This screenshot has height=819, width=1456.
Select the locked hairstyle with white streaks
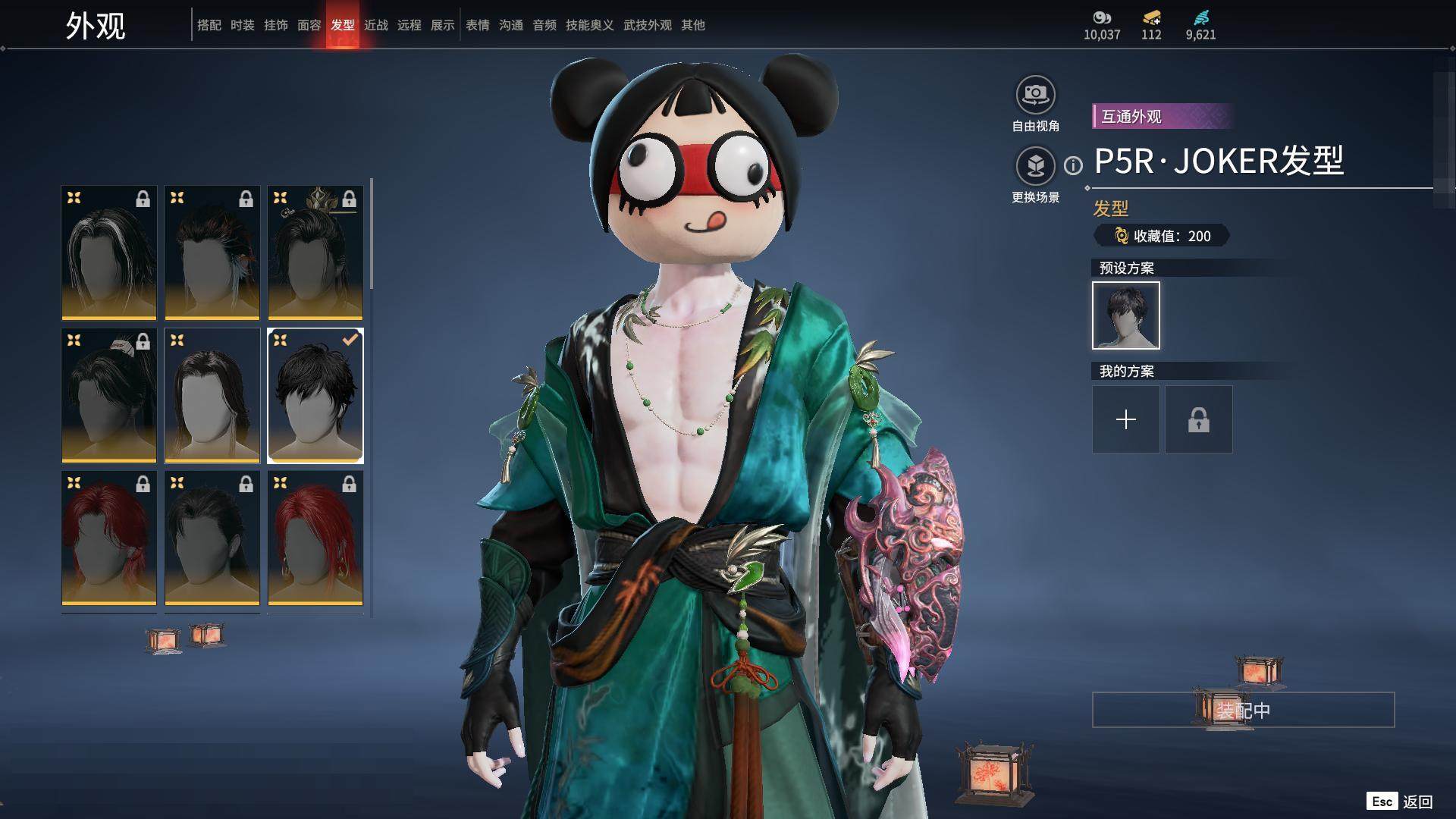click(x=109, y=253)
